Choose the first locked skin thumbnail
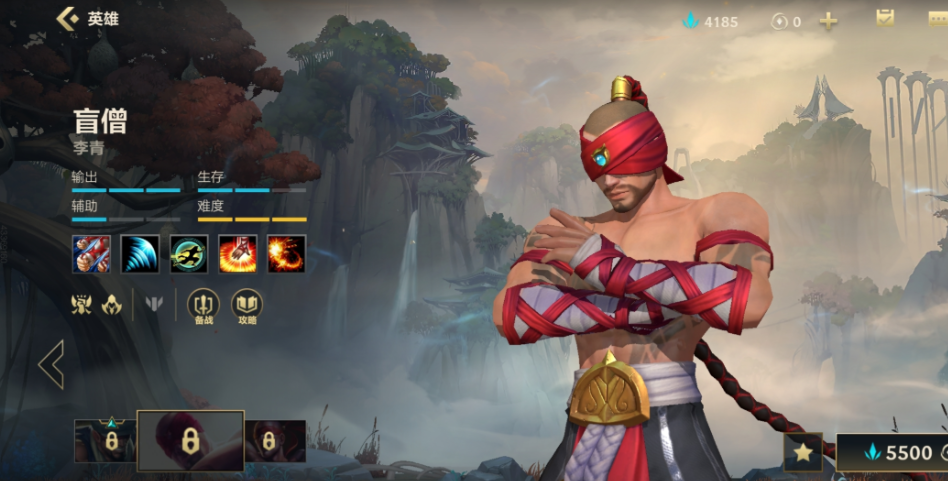 (106, 441)
